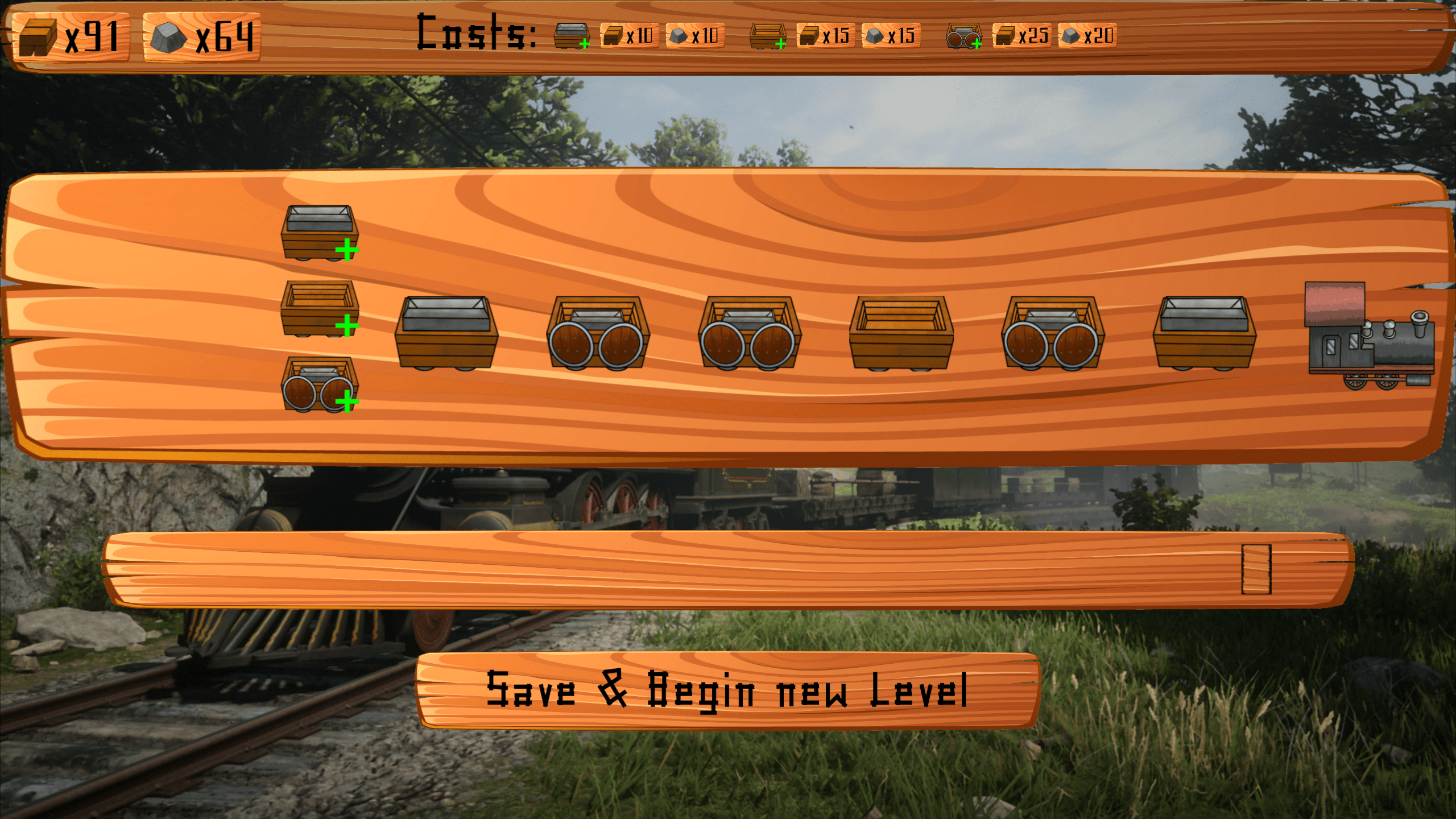
Task: Select the empty wooden wagon in the train row
Action: pos(901,333)
